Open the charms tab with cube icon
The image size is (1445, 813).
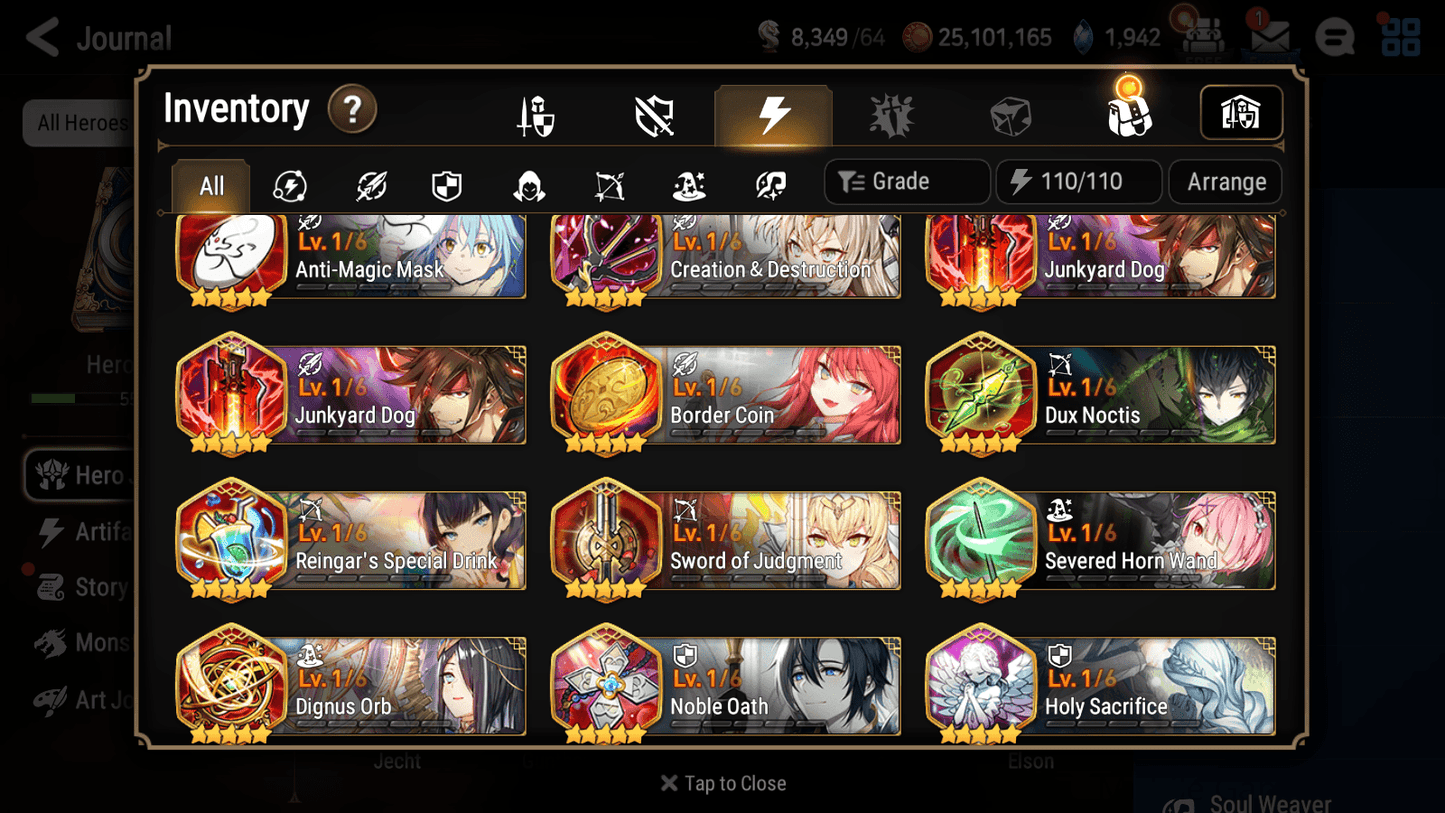pyautogui.click(x=1010, y=113)
